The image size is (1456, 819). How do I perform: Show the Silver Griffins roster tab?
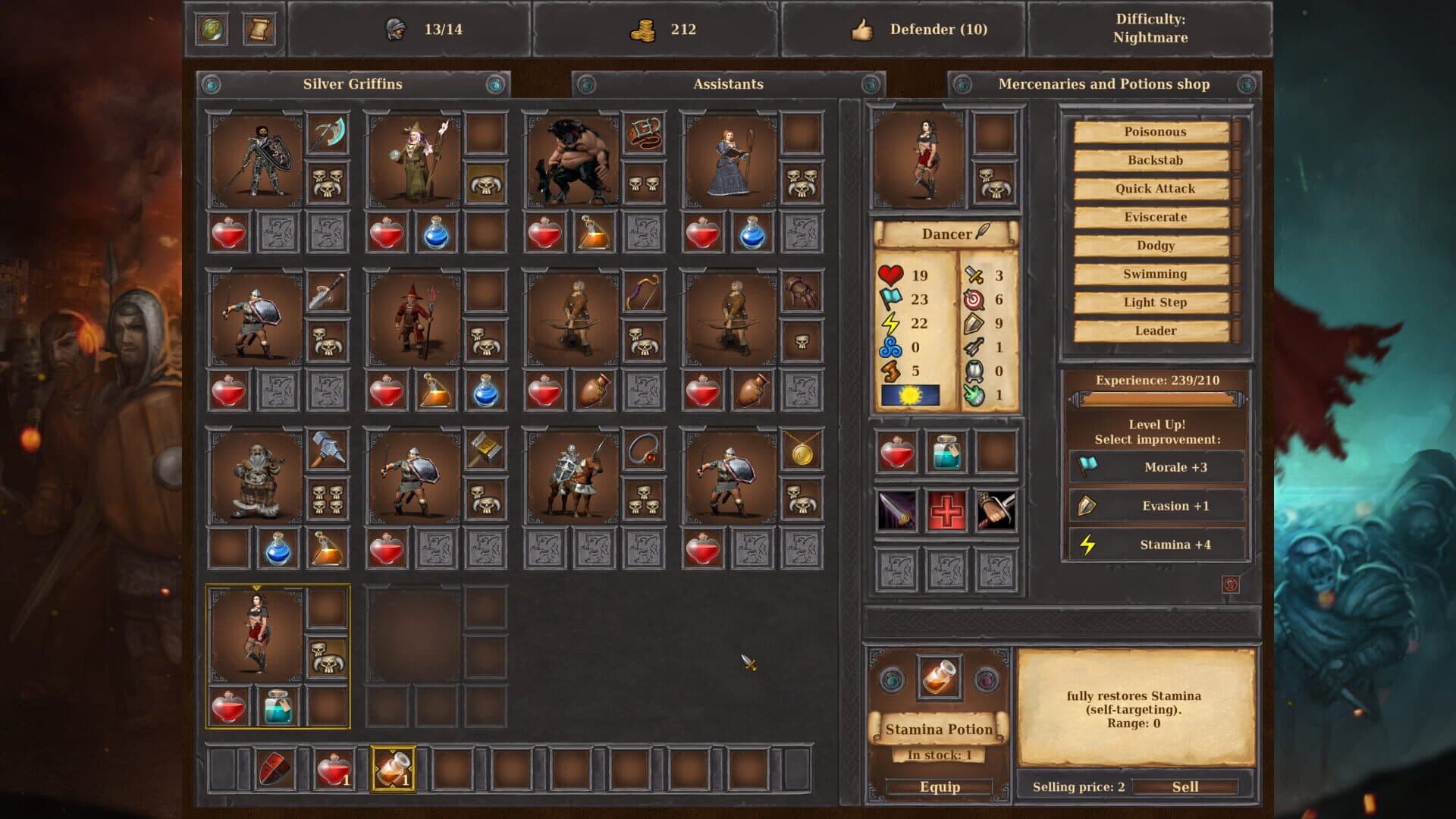pos(353,84)
